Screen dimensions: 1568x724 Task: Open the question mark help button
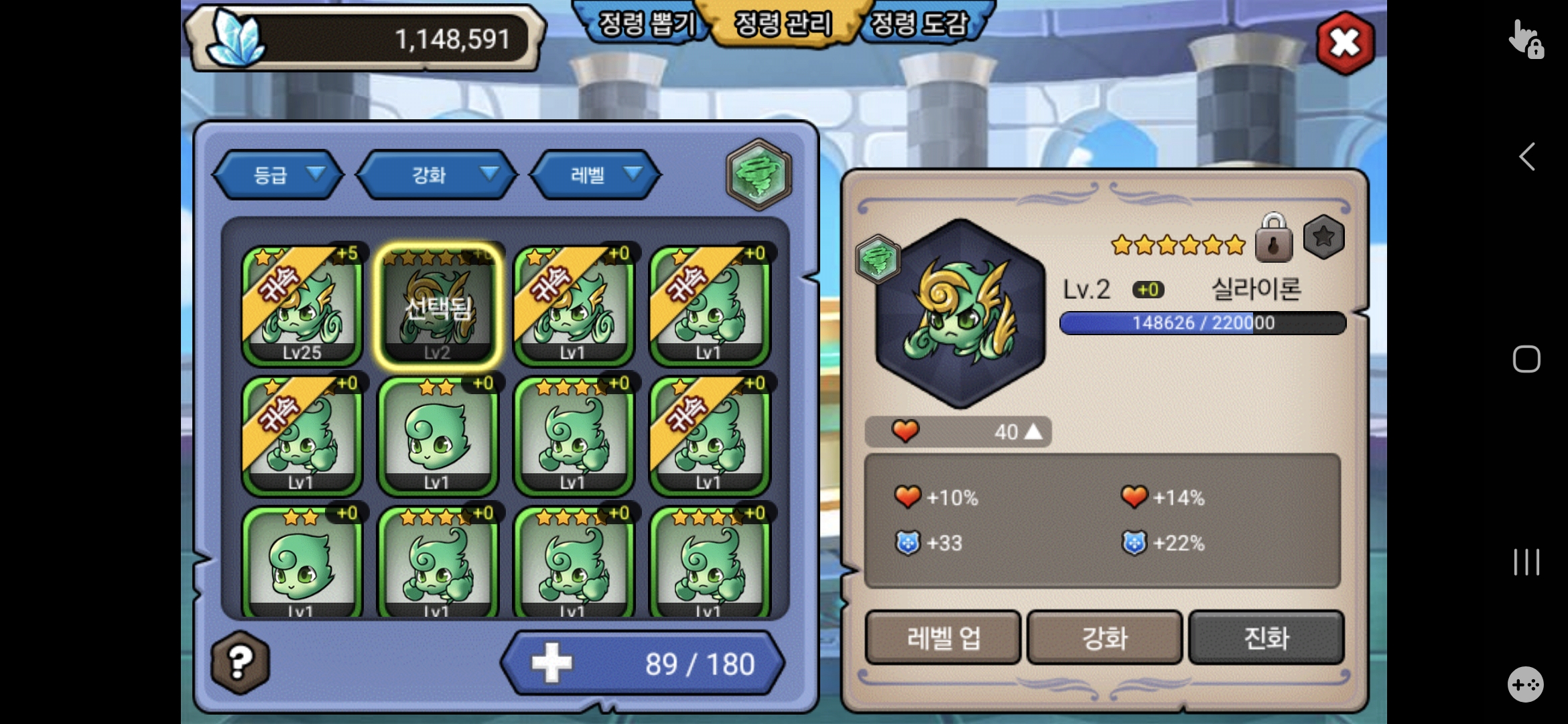pos(241,662)
